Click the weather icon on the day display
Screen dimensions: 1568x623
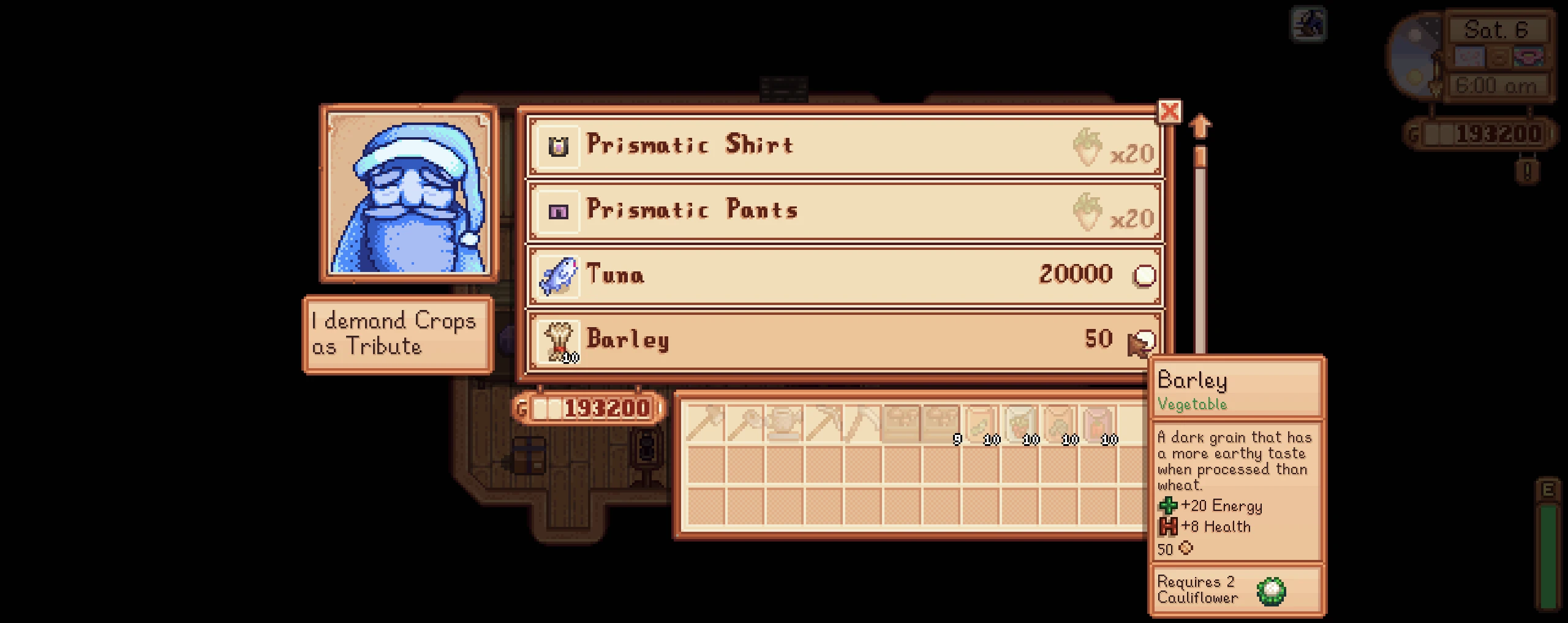[1470, 56]
